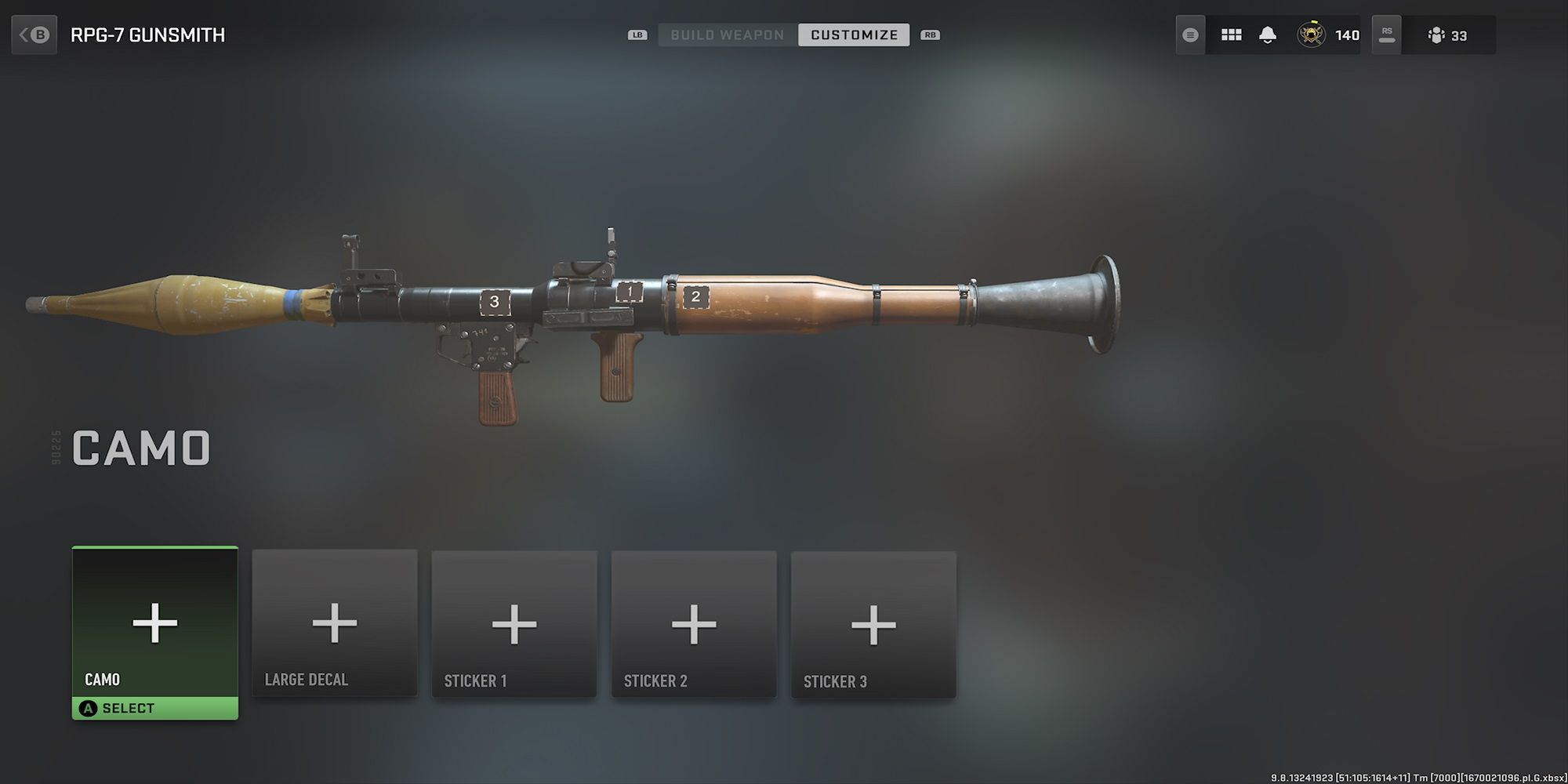Click the clan emblem showing 140 points

pos(1311,34)
